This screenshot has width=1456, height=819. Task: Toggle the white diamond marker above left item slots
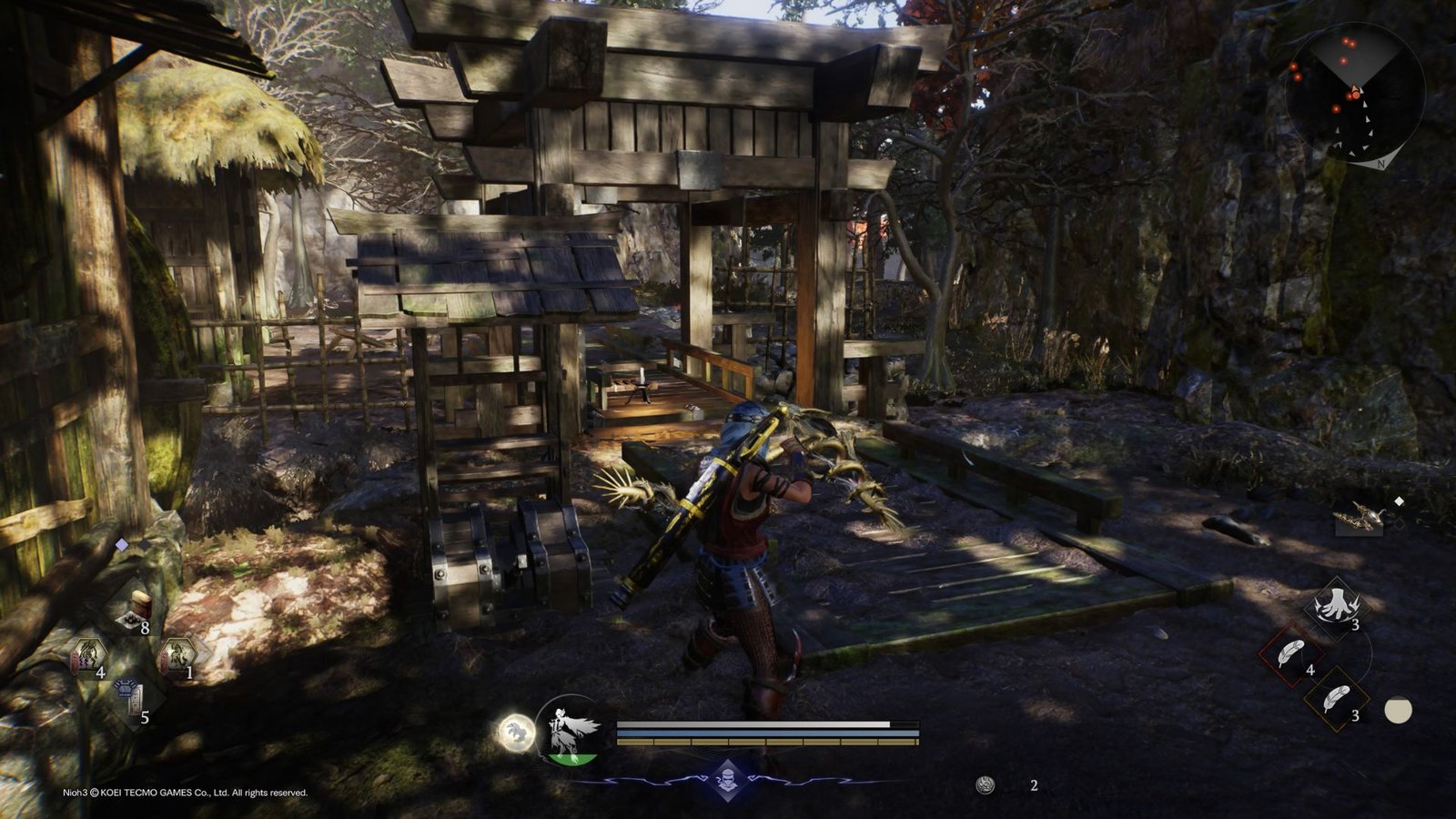coord(121,547)
